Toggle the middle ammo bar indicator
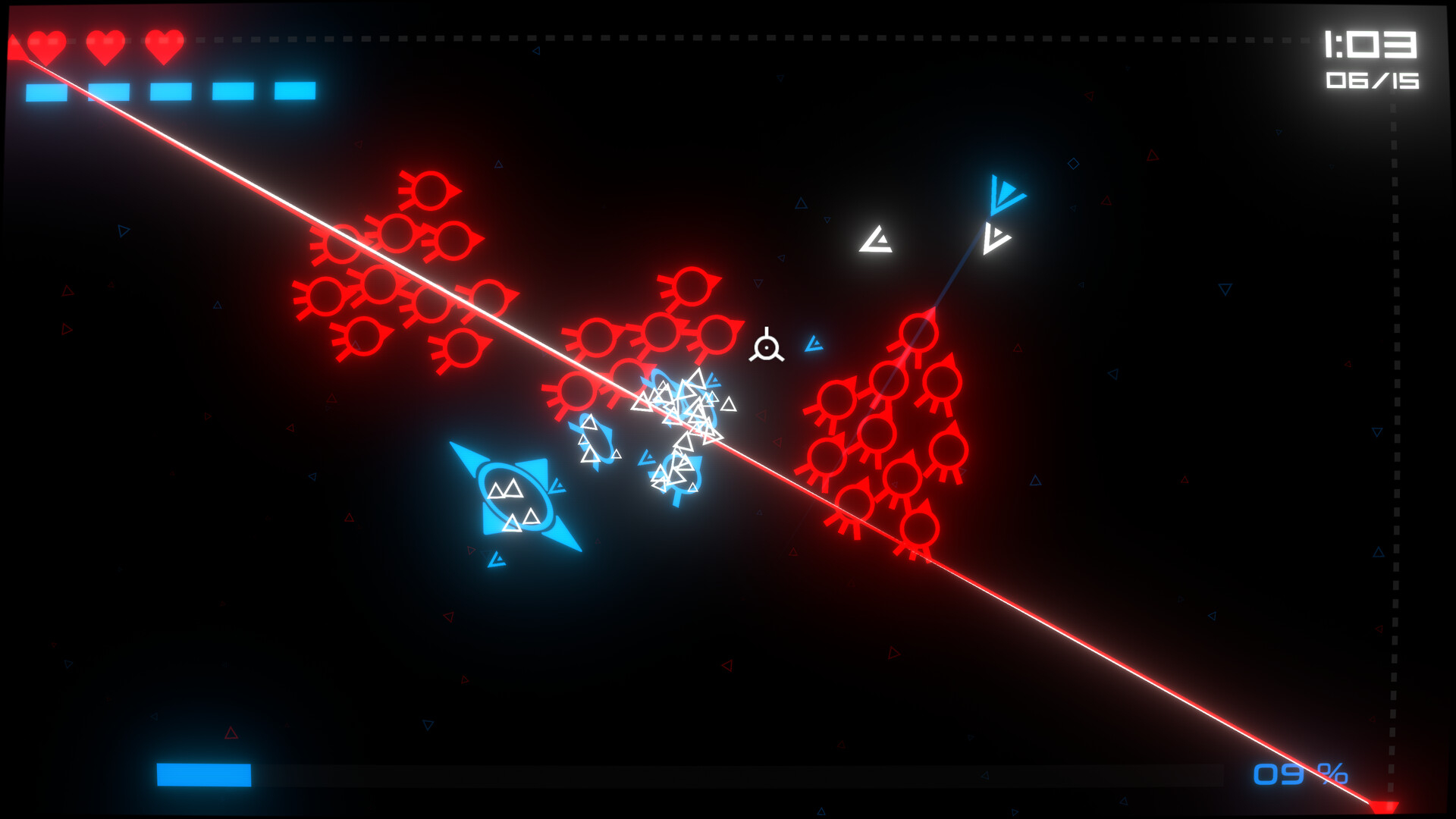1456x819 pixels. (171, 91)
